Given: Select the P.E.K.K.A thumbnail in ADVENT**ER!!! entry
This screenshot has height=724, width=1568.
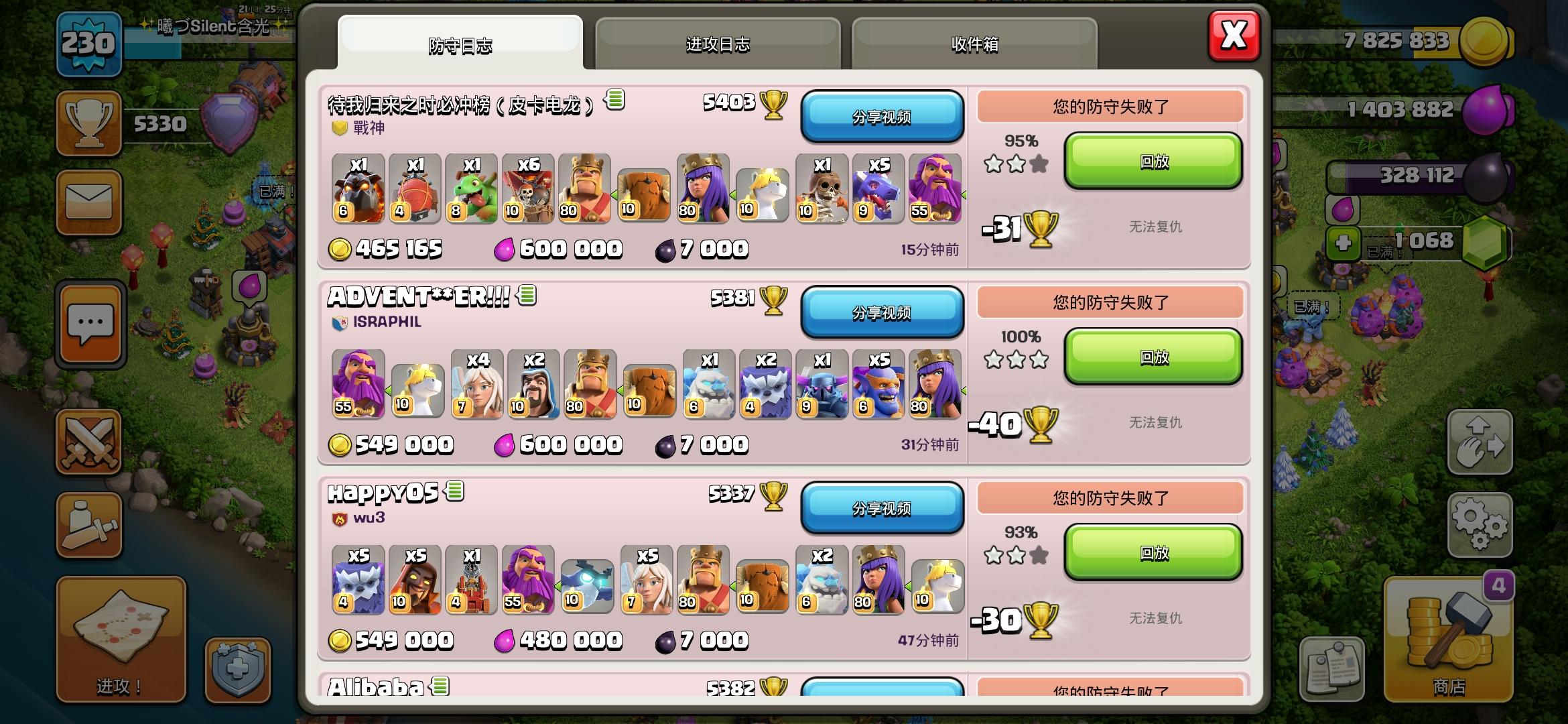Looking at the screenshot, I should tap(822, 384).
